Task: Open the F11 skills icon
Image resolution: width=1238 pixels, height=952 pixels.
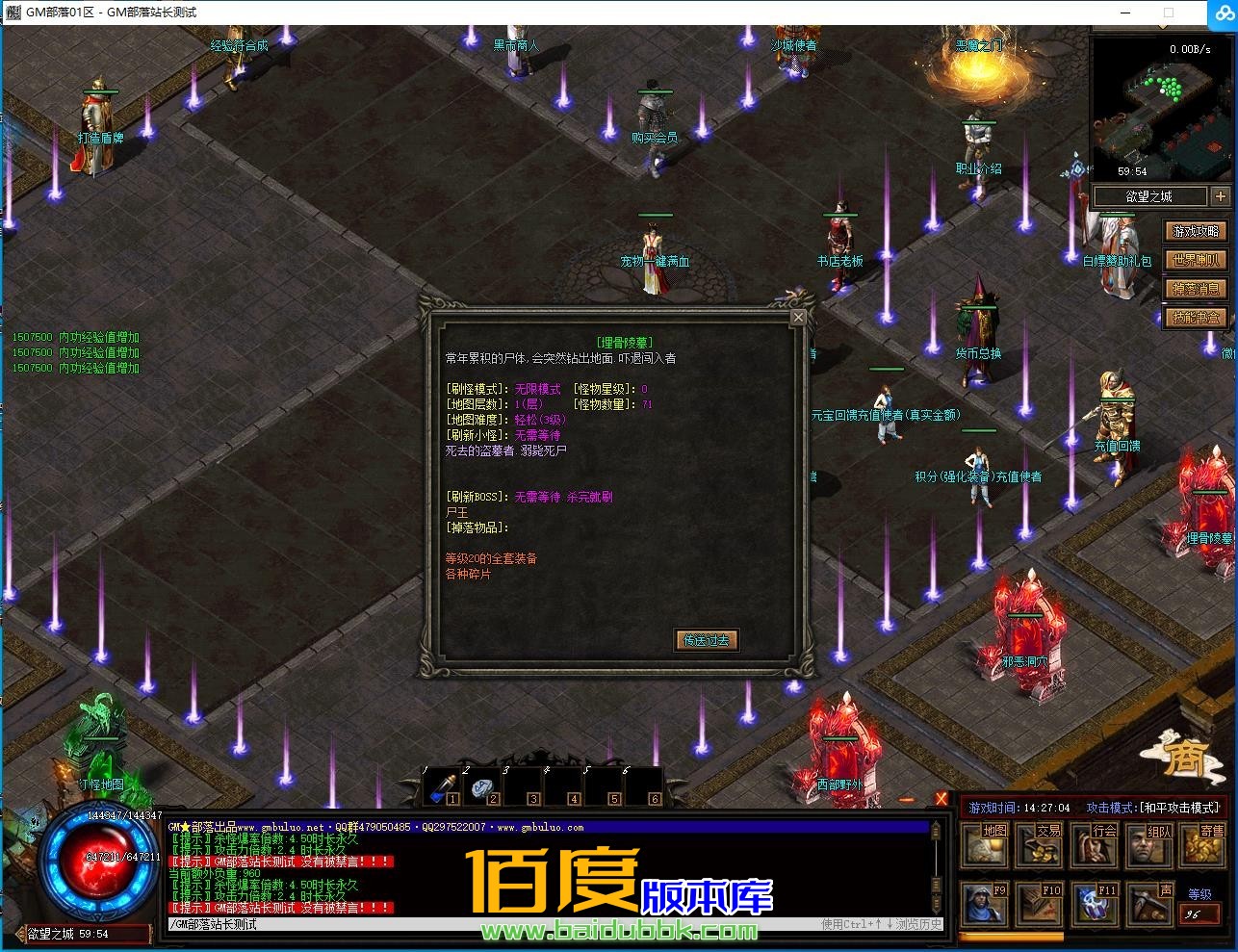Action: [1094, 905]
